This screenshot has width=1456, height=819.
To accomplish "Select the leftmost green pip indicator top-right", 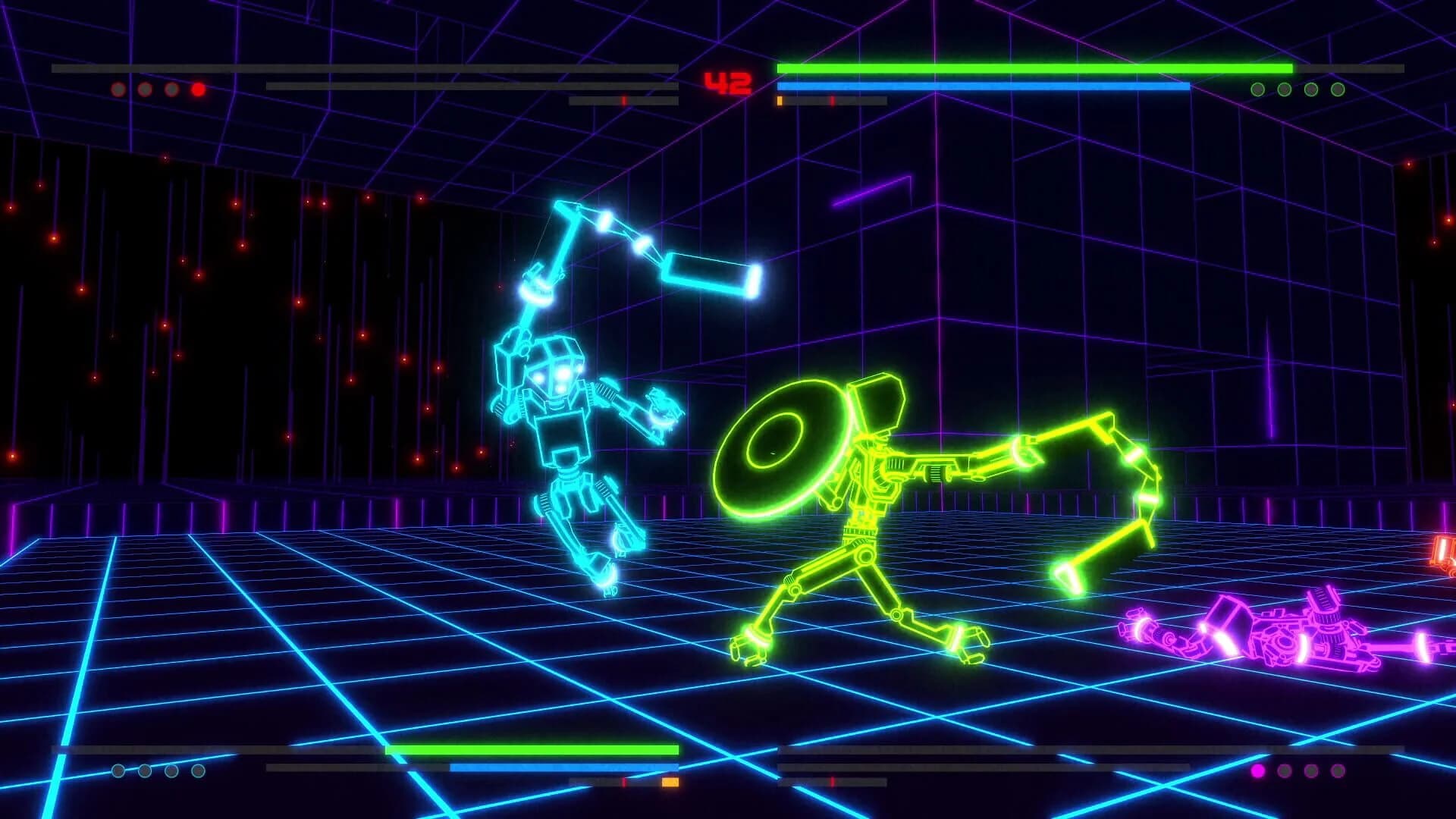I will click(1258, 89).
